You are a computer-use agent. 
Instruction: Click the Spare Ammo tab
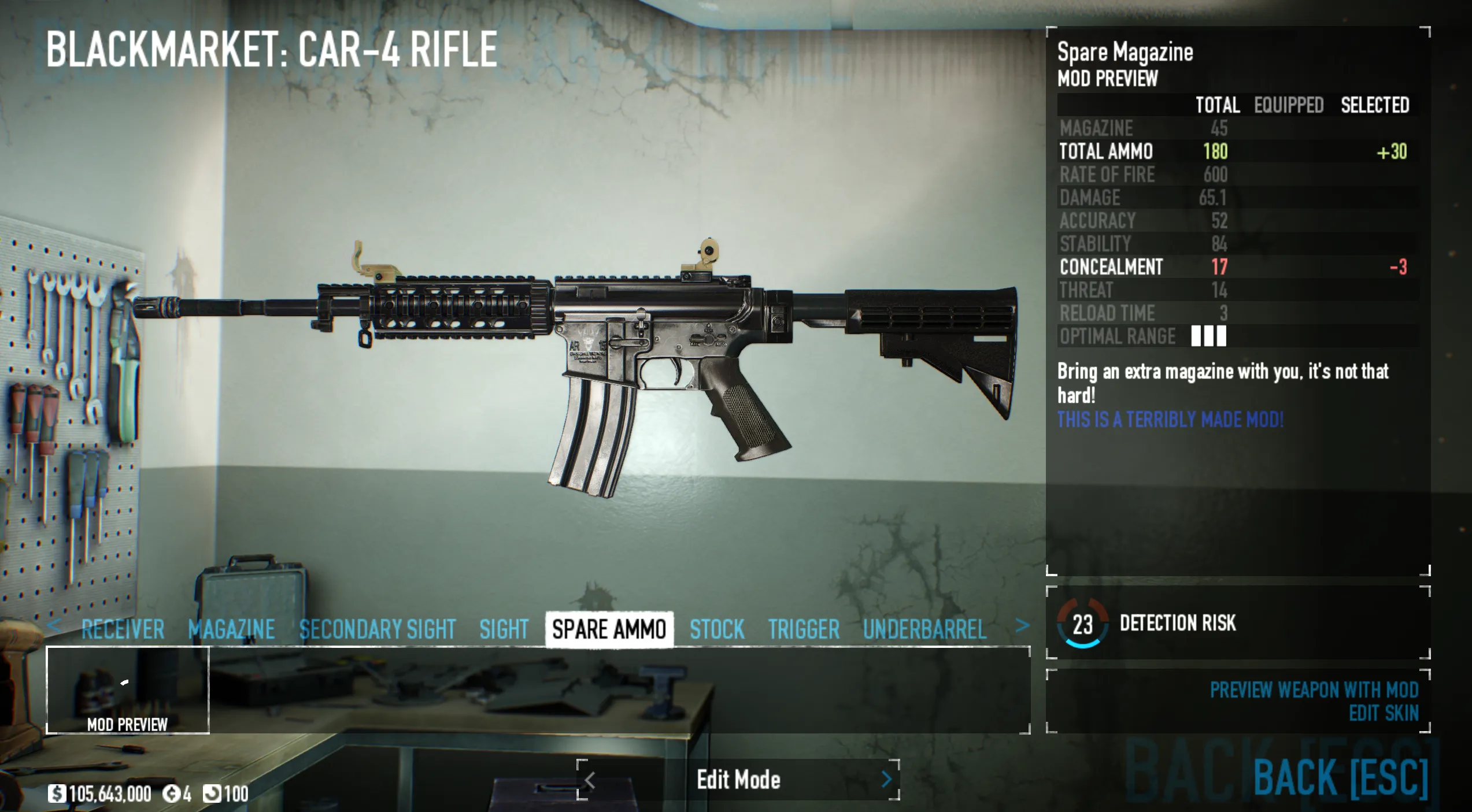pyautogui.click(x=609, y=629)
